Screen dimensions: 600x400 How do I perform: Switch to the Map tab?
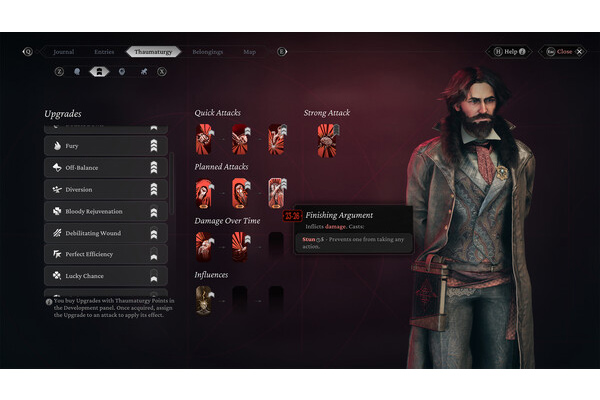point(249,51)
